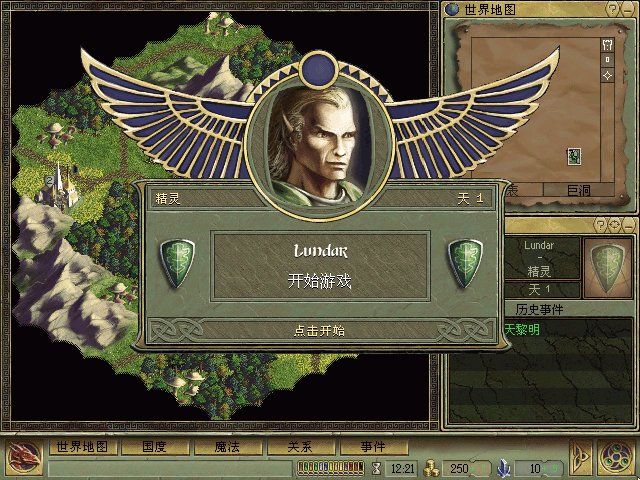Open the 关系 relations menu

tap(299, 447)
